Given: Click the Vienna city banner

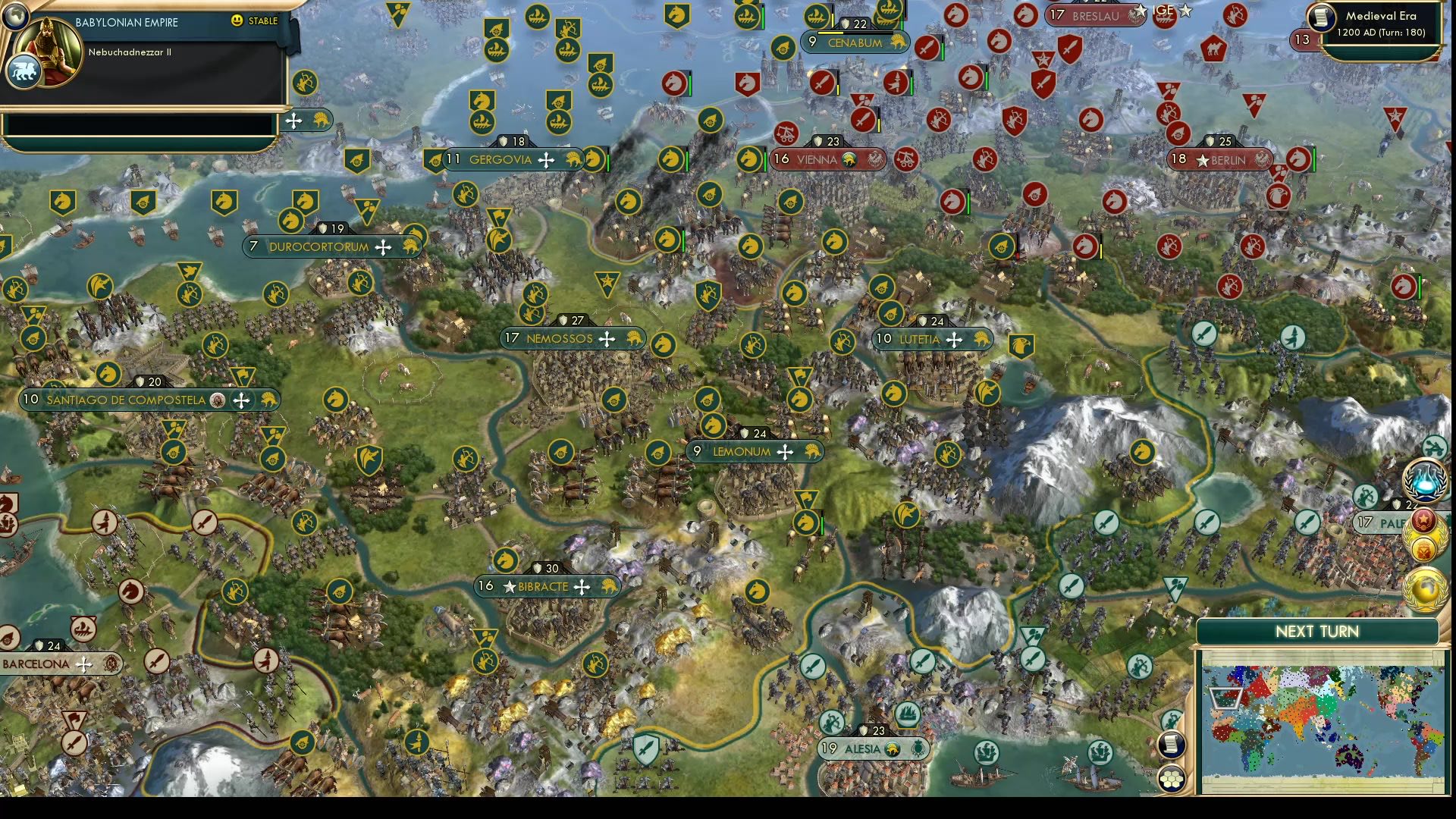Looking at the screenshot, I should 816,160.
